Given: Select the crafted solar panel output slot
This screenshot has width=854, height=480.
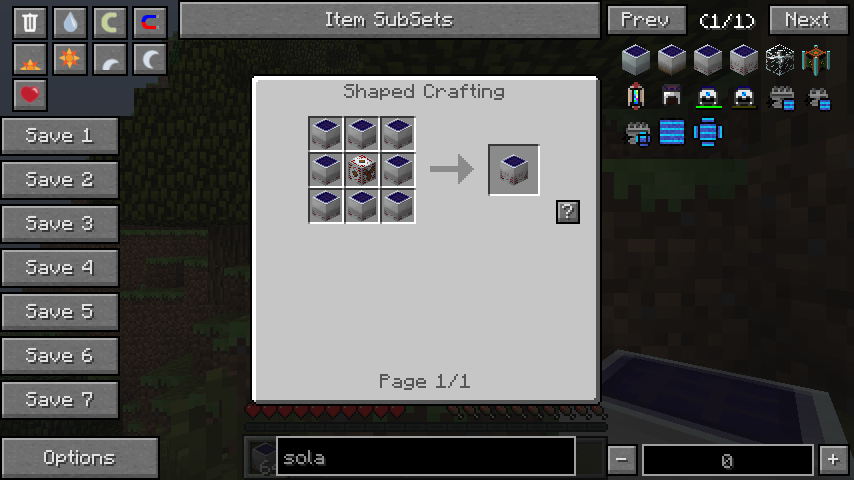Looking at the screenshot, I should tap(514, 170).
